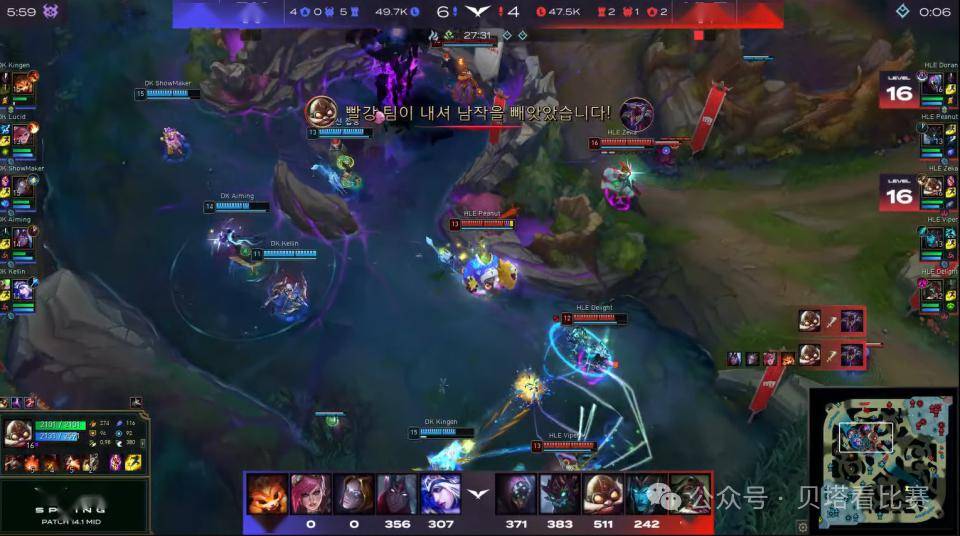
Task: Open settings via gear icon beside minimap
Action: [x=802, y=526]
